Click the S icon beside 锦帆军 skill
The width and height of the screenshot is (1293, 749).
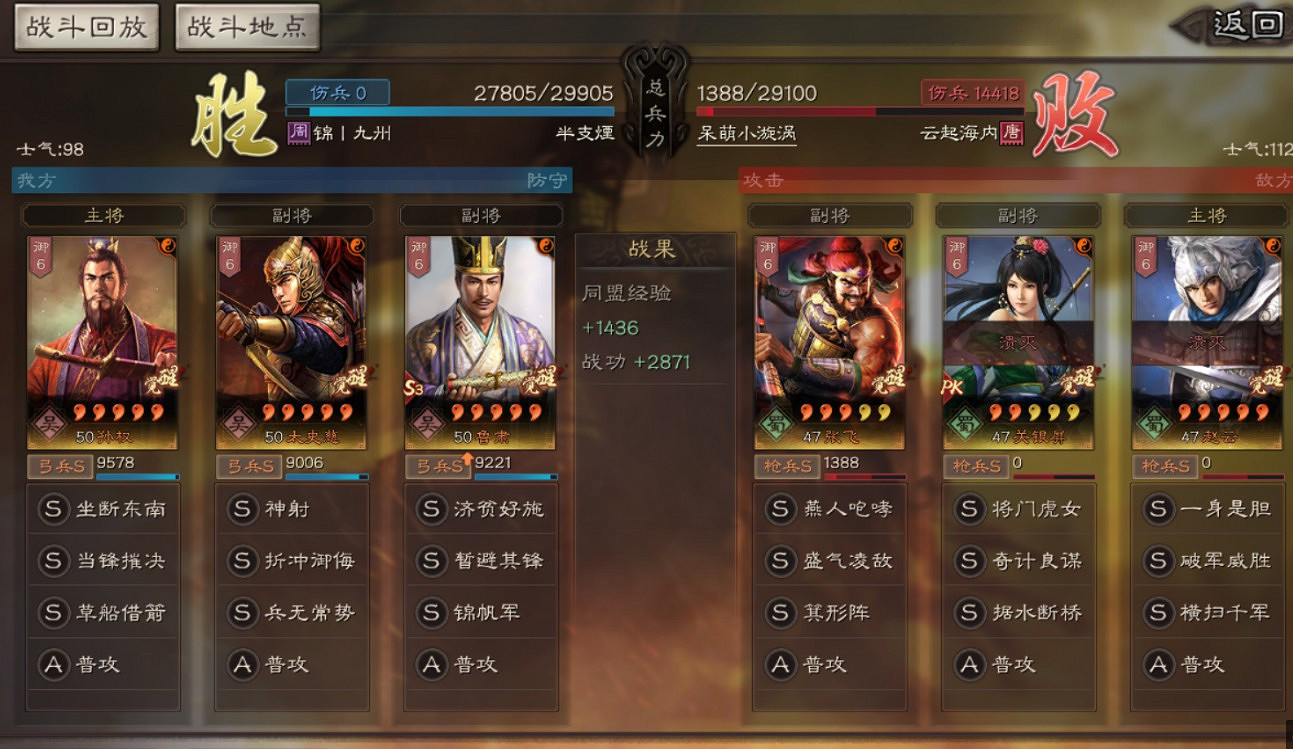pos(430,613)
